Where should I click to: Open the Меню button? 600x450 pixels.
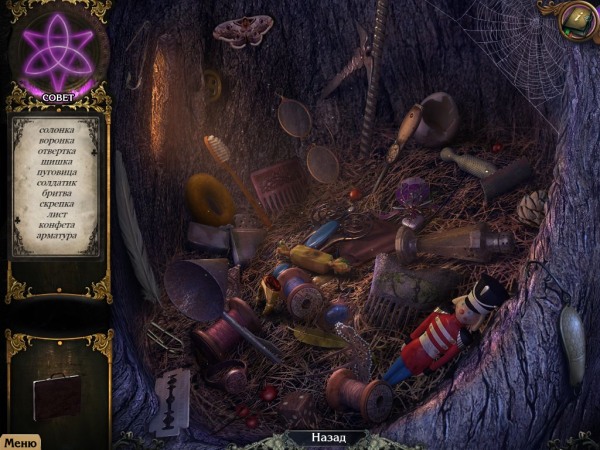(19, 441)
